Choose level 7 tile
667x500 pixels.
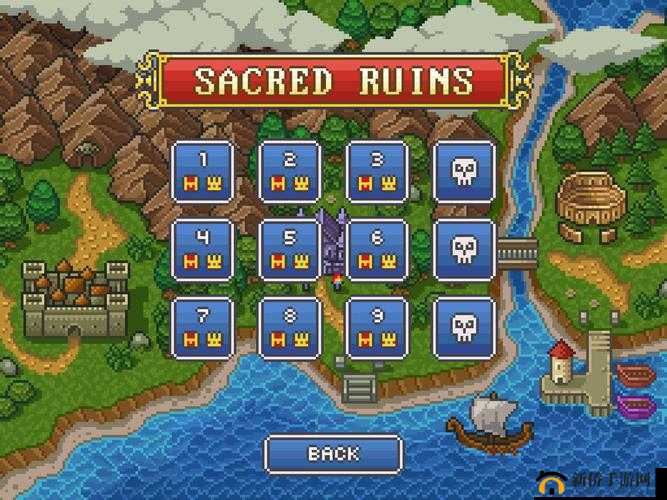[203, 326]
